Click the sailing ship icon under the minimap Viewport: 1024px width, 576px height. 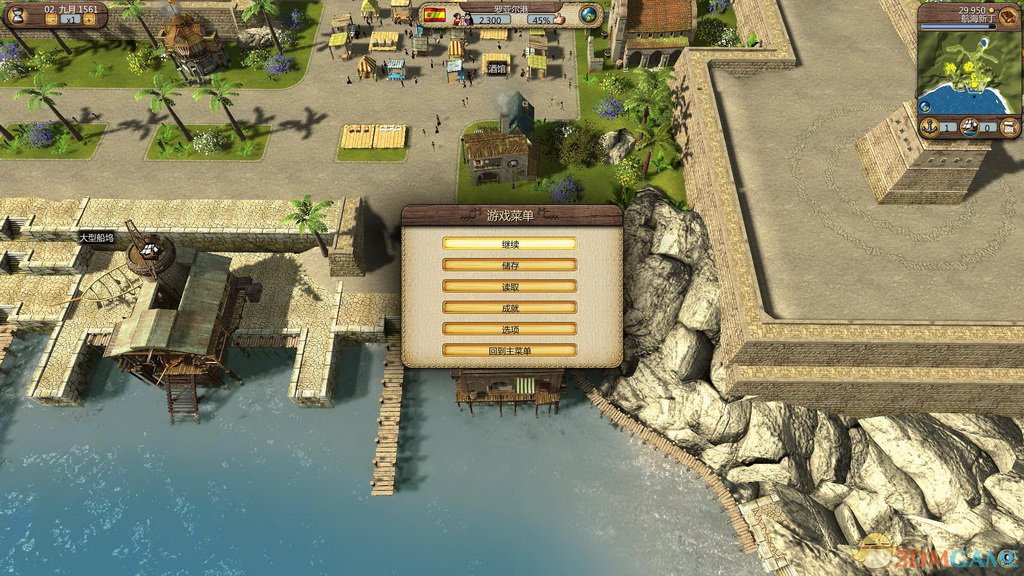tap(969, 127)
